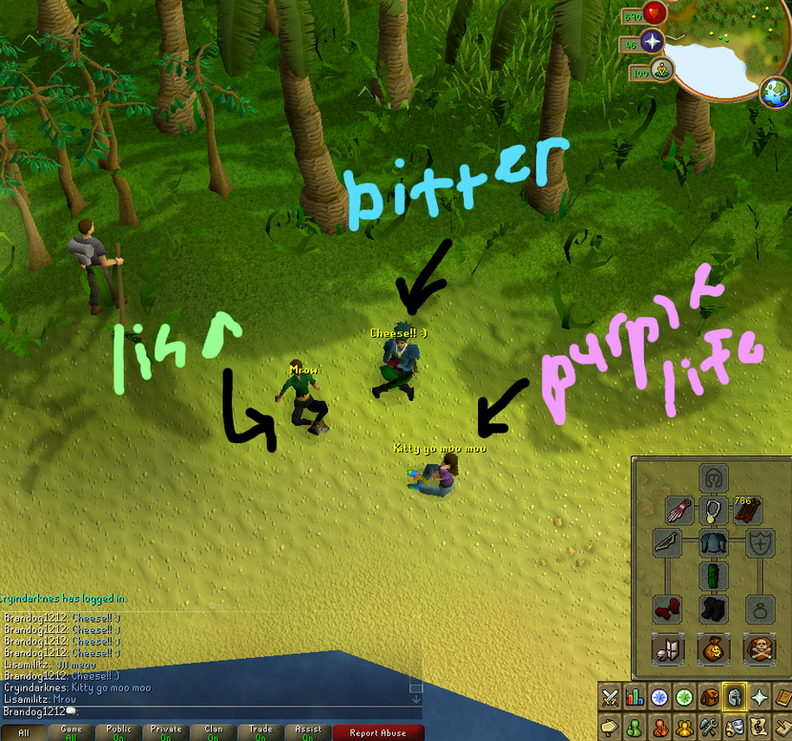Open the skills bar chart tab
Image resolution: width=792 pixels, height=741 pixels.
coord(634,697)
